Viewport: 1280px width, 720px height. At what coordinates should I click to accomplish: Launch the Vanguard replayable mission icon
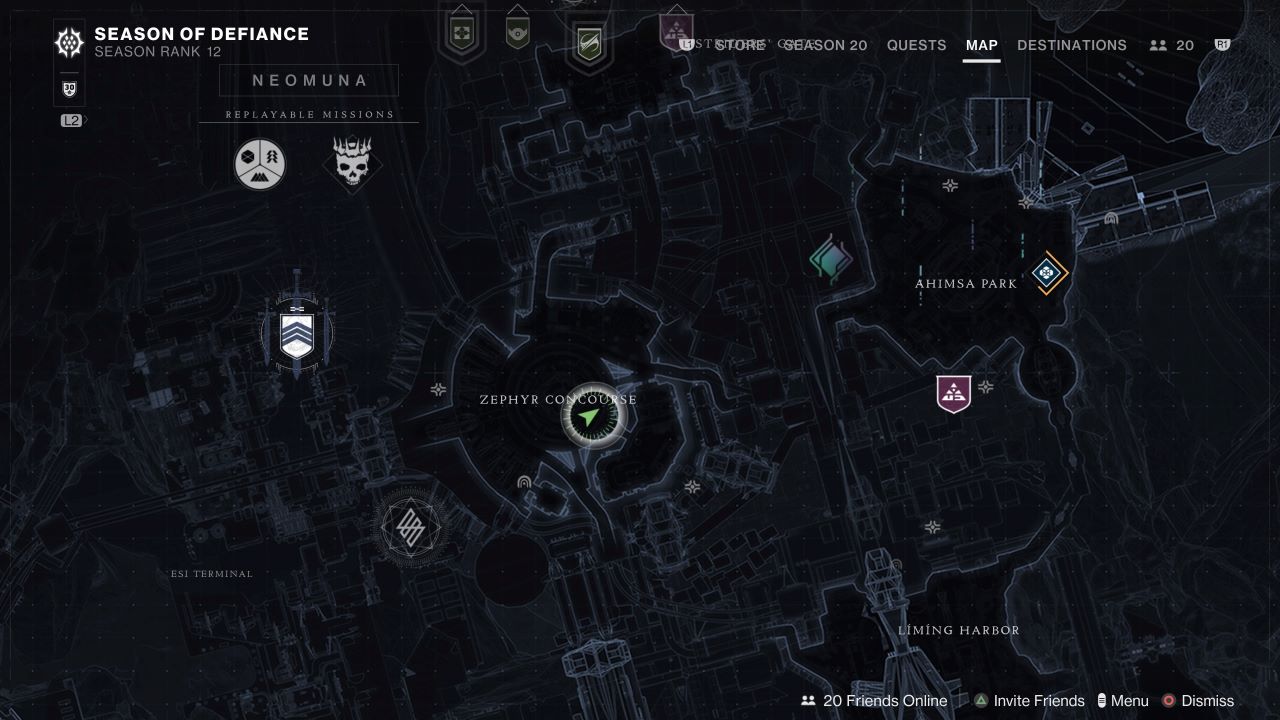tap(259, 163)
